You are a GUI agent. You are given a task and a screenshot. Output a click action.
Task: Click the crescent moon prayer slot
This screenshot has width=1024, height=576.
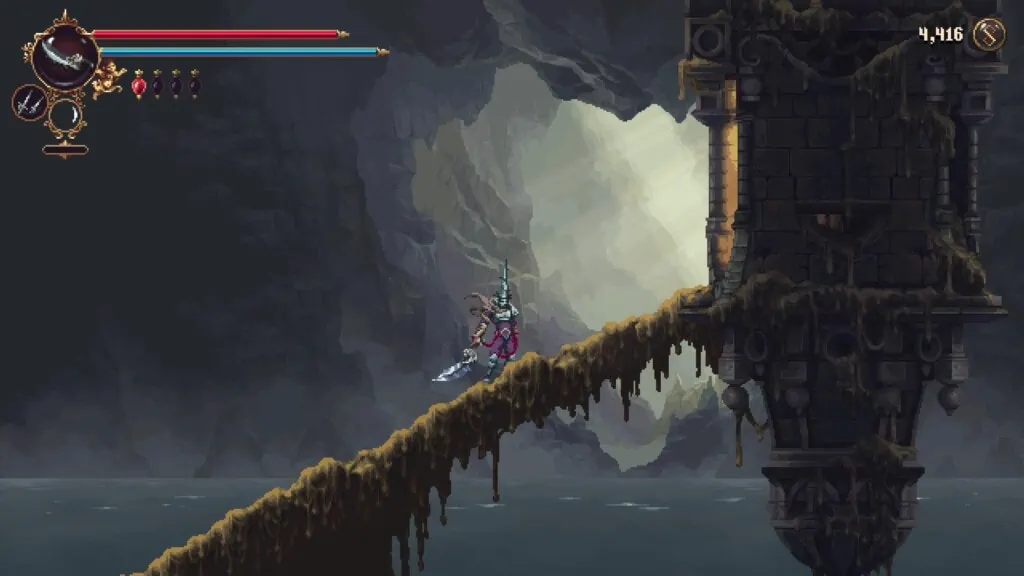(66, 114)
